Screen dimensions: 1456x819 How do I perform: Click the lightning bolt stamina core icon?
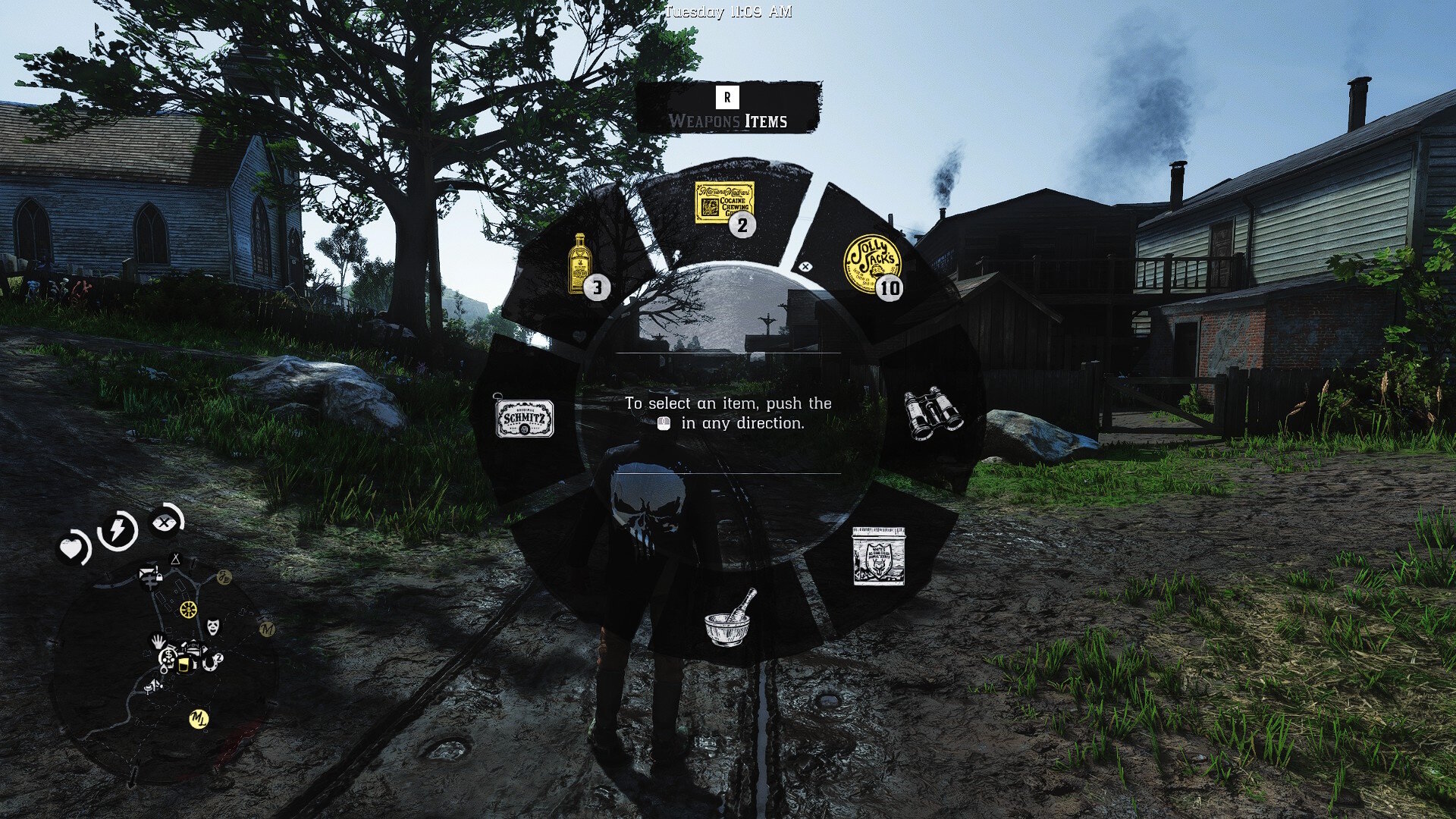pyautogui.click(x=118, y=530)
